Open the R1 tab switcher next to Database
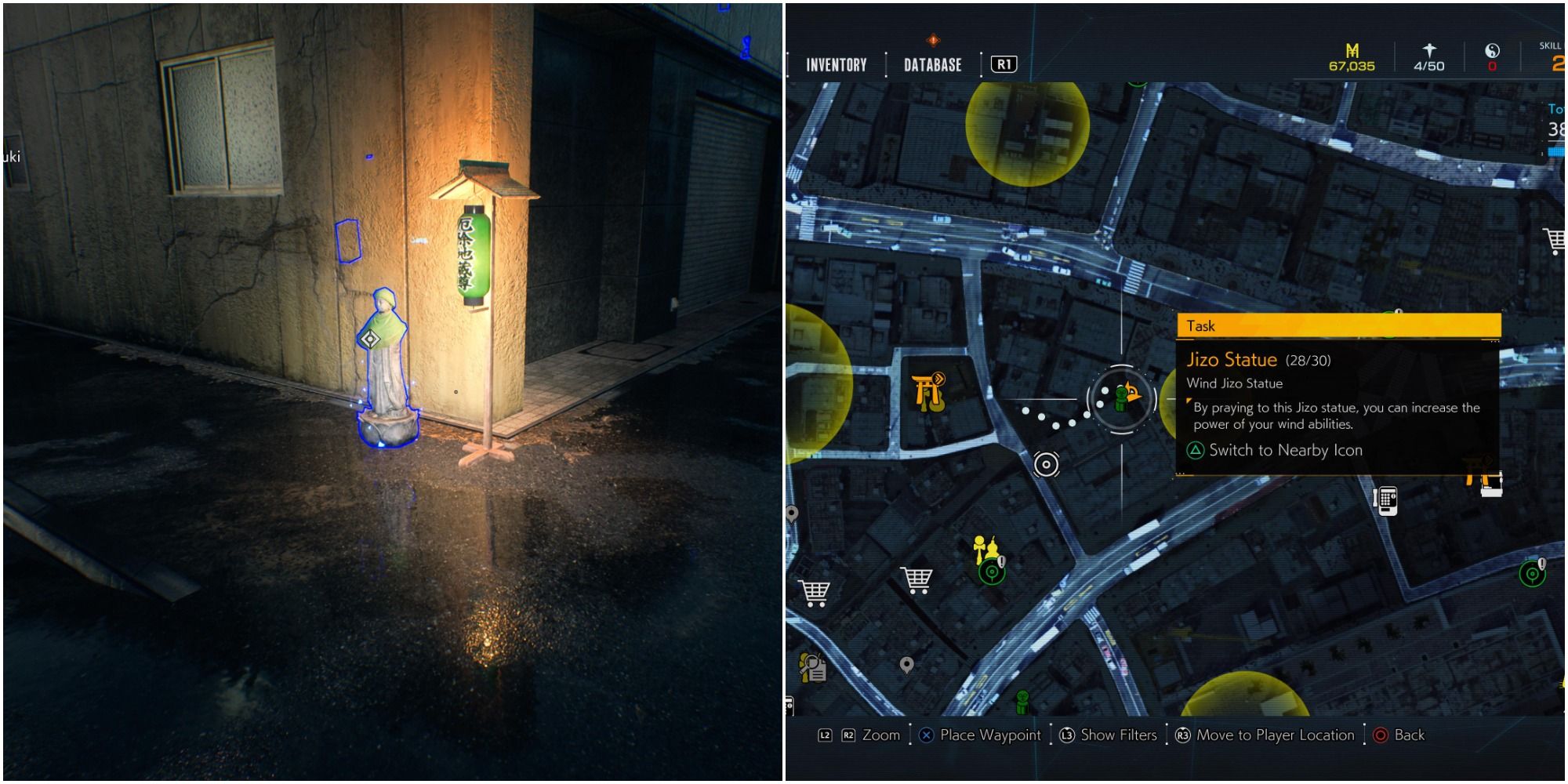 pyautogui.click(x=1004, y=64)
